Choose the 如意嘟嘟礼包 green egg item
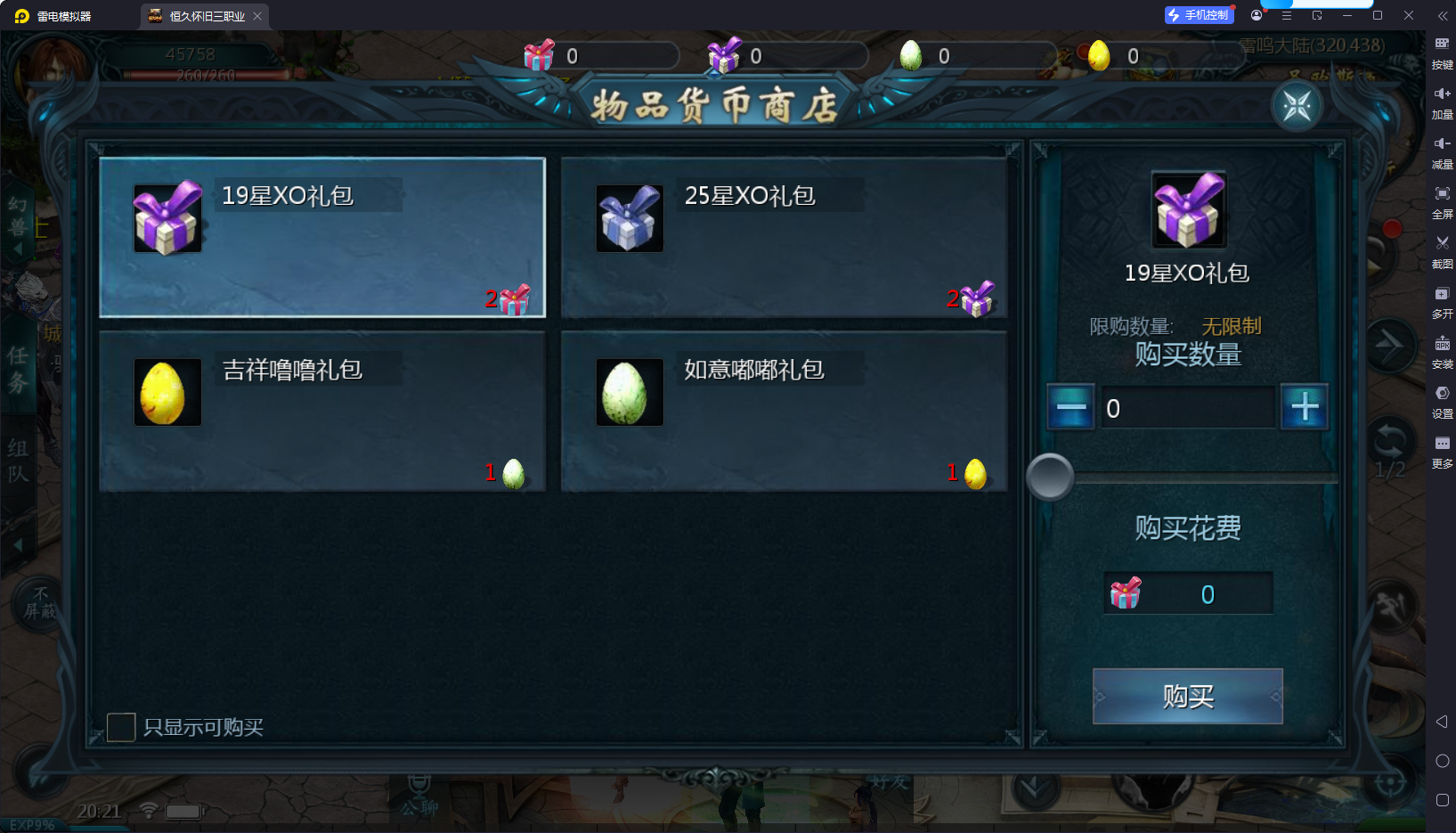 784,411
